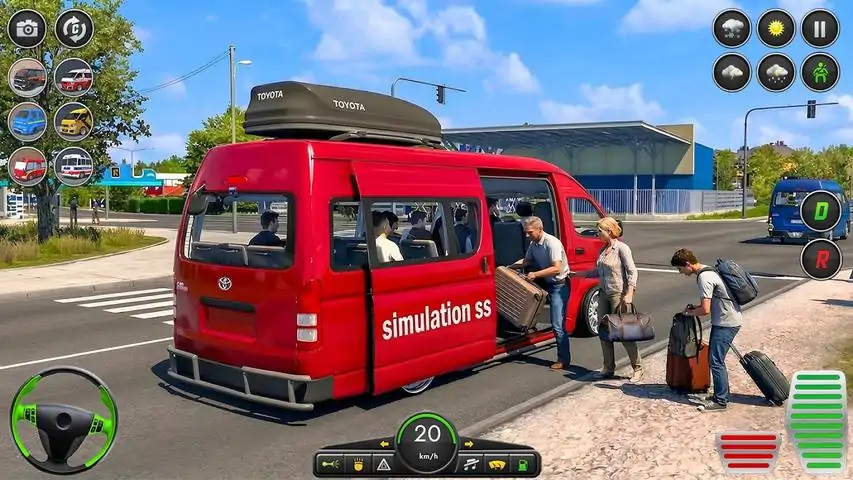Change weather to rain
853x480 pixels.
point(775,72)
